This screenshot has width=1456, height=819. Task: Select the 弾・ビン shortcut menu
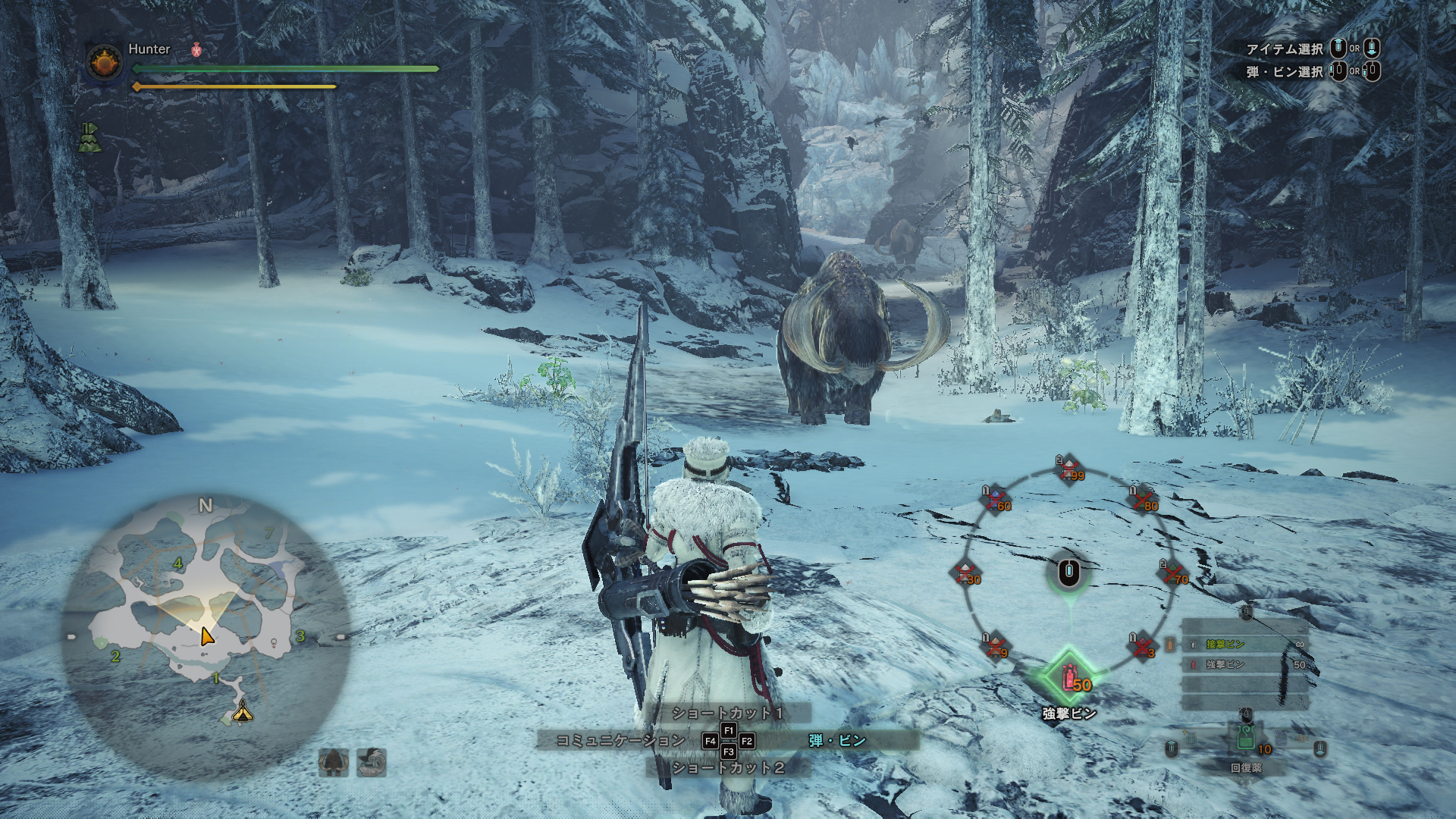837,740
